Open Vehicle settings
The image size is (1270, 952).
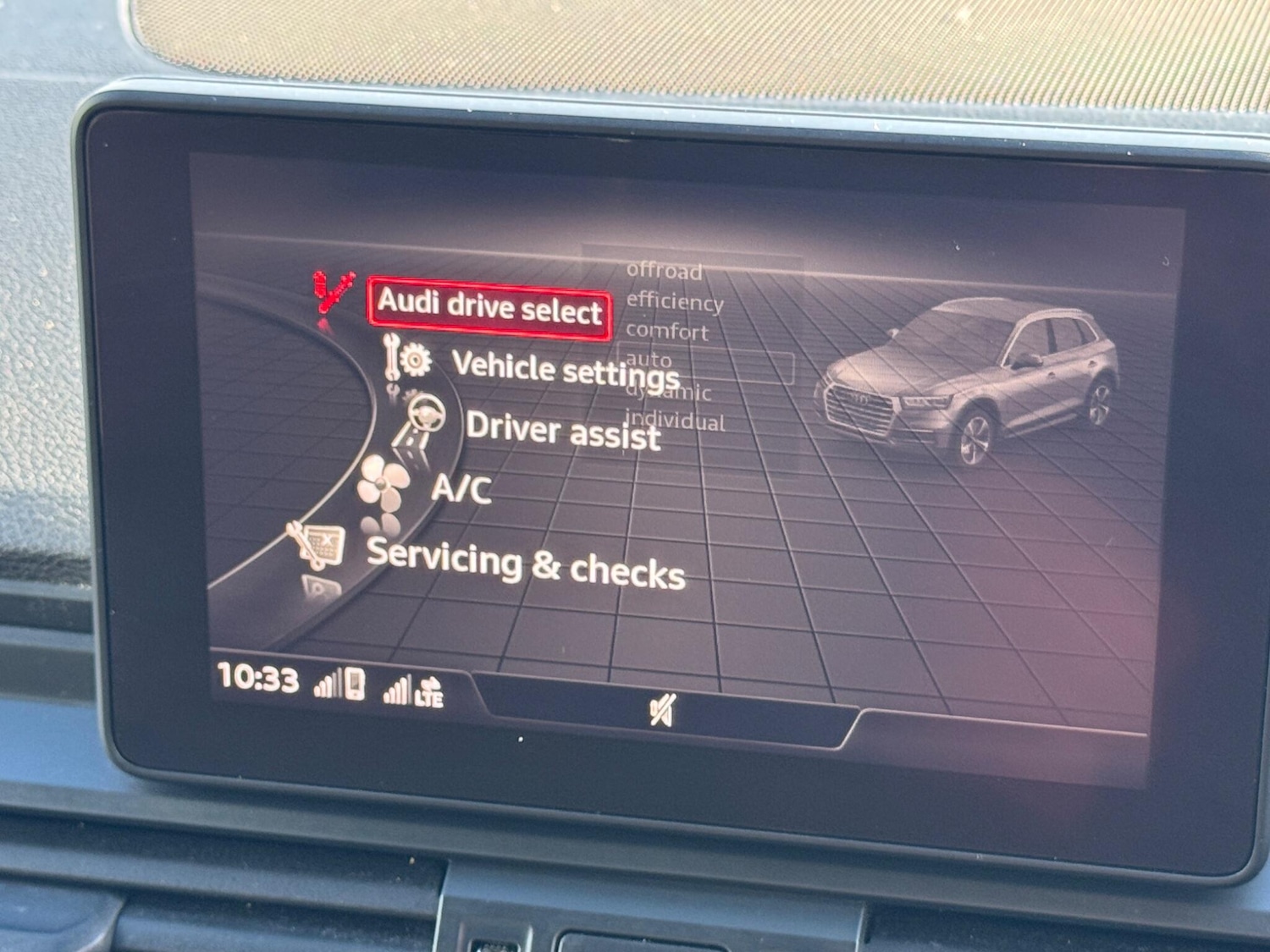click(566, 369)
